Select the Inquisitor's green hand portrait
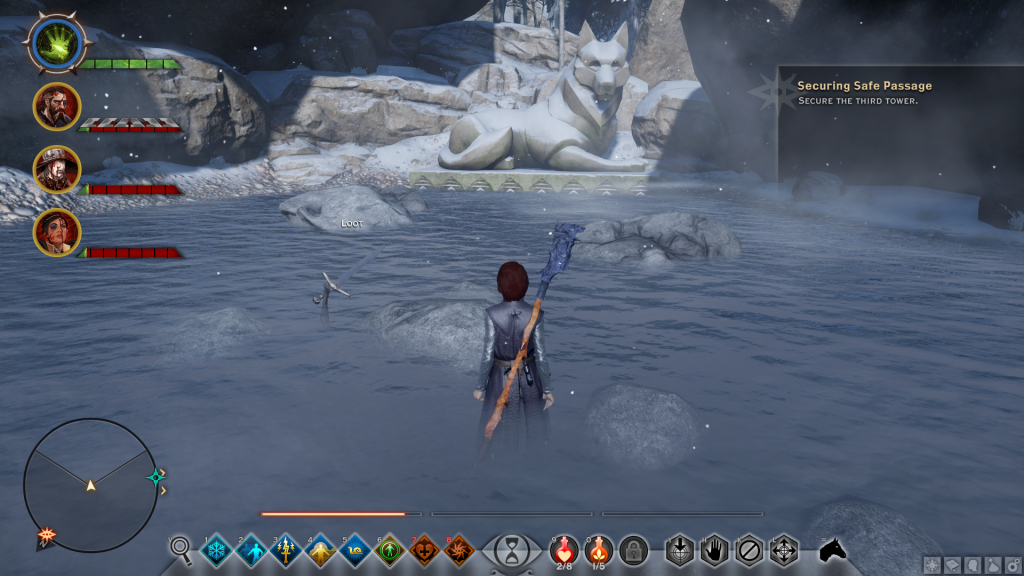 [56, 41]
